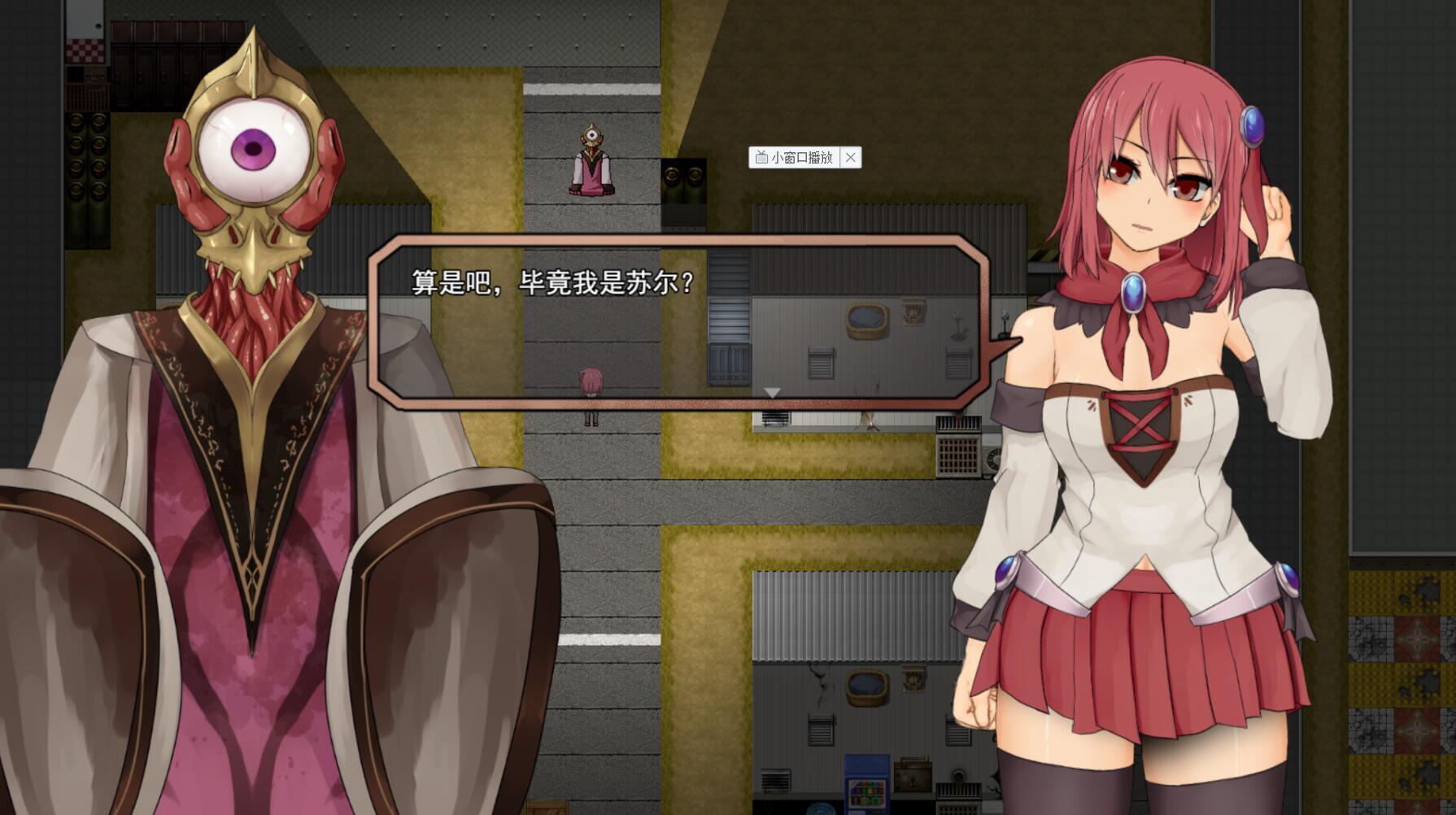Click the dialogue advance triangle indicator
This screenshot has width=1456, height=815.
(771, 393)
